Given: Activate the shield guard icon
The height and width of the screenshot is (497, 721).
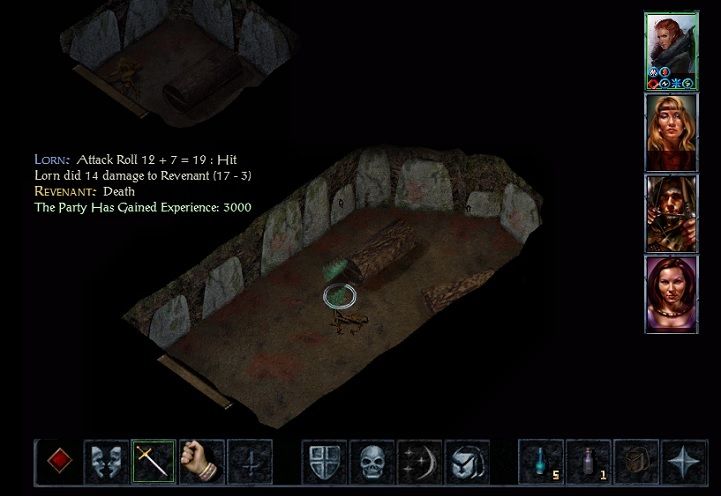Looking at the screenshot, I should 325,462.
